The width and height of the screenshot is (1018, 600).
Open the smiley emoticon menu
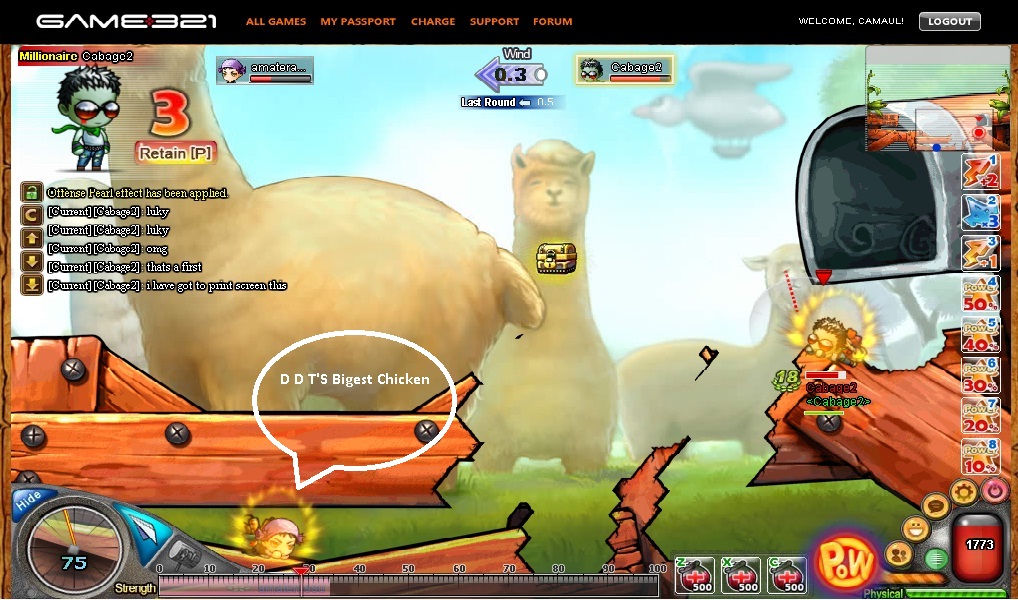(x=915, y=528)
